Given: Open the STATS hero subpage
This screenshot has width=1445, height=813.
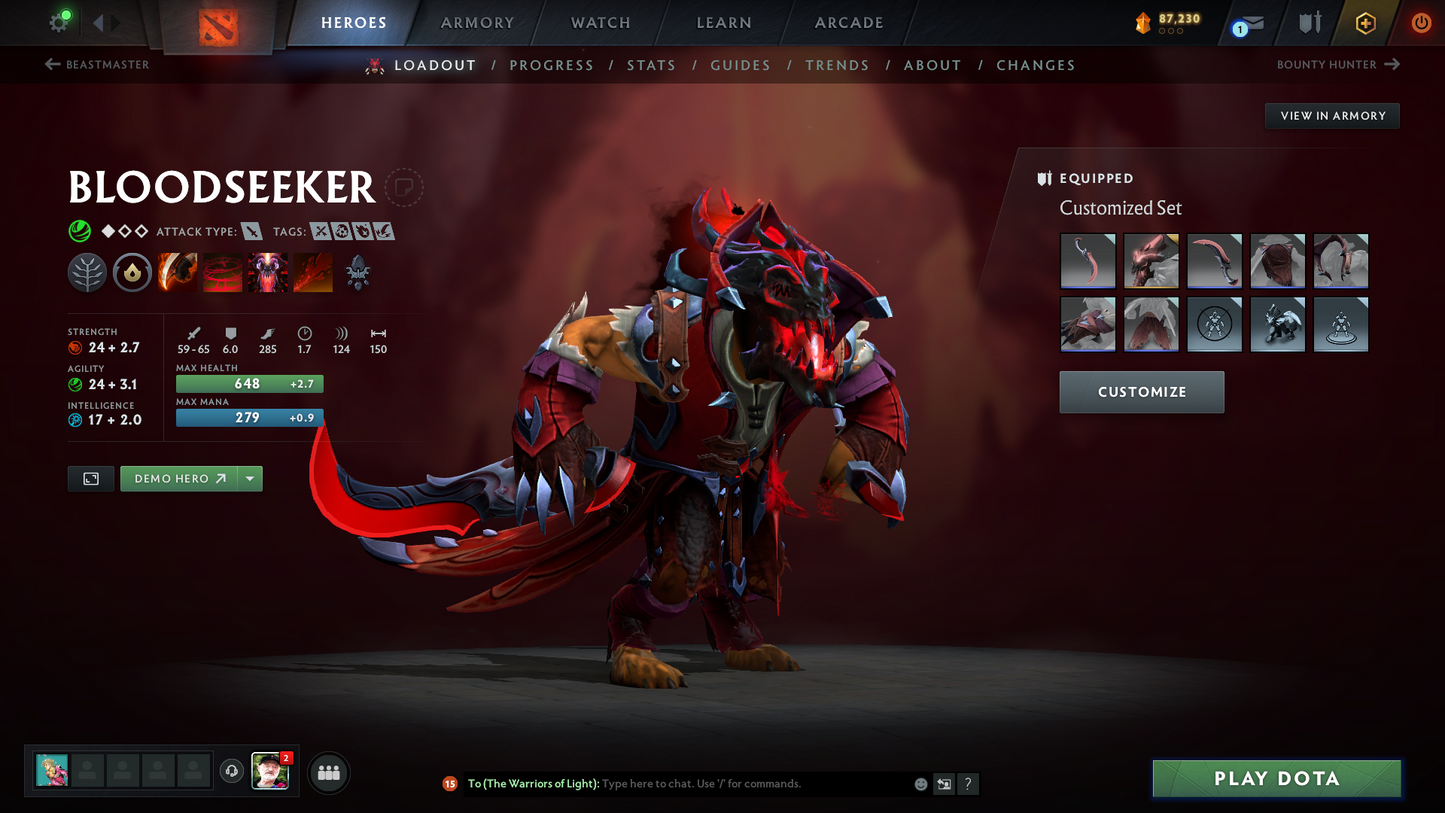Looking at the screenshot, I should pyautogui.click(x=651, y=64).
